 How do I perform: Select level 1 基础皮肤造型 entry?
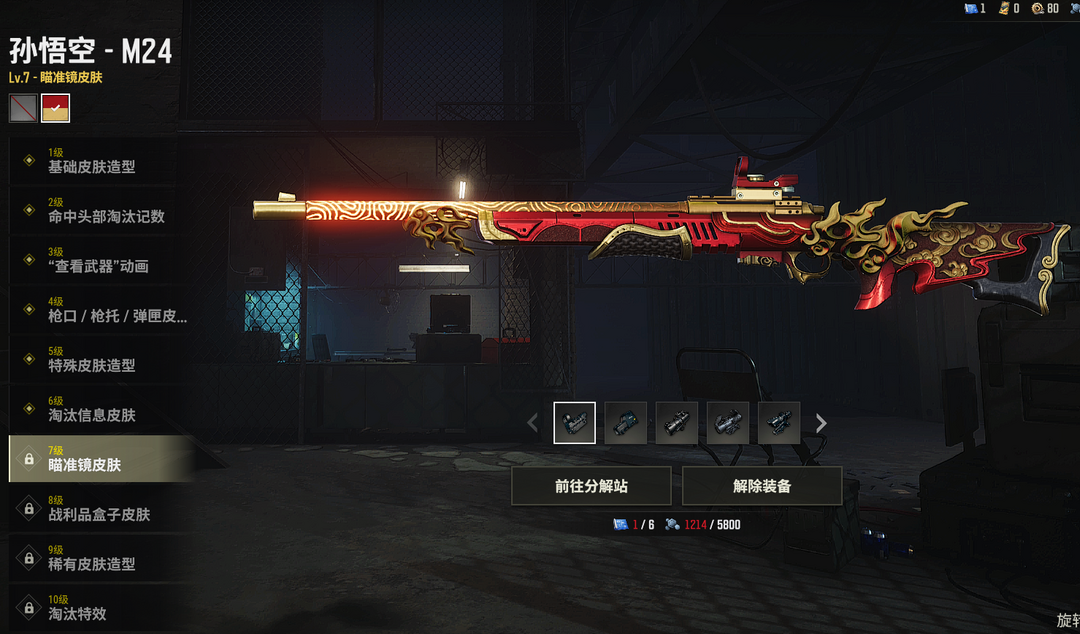[98, 162]
